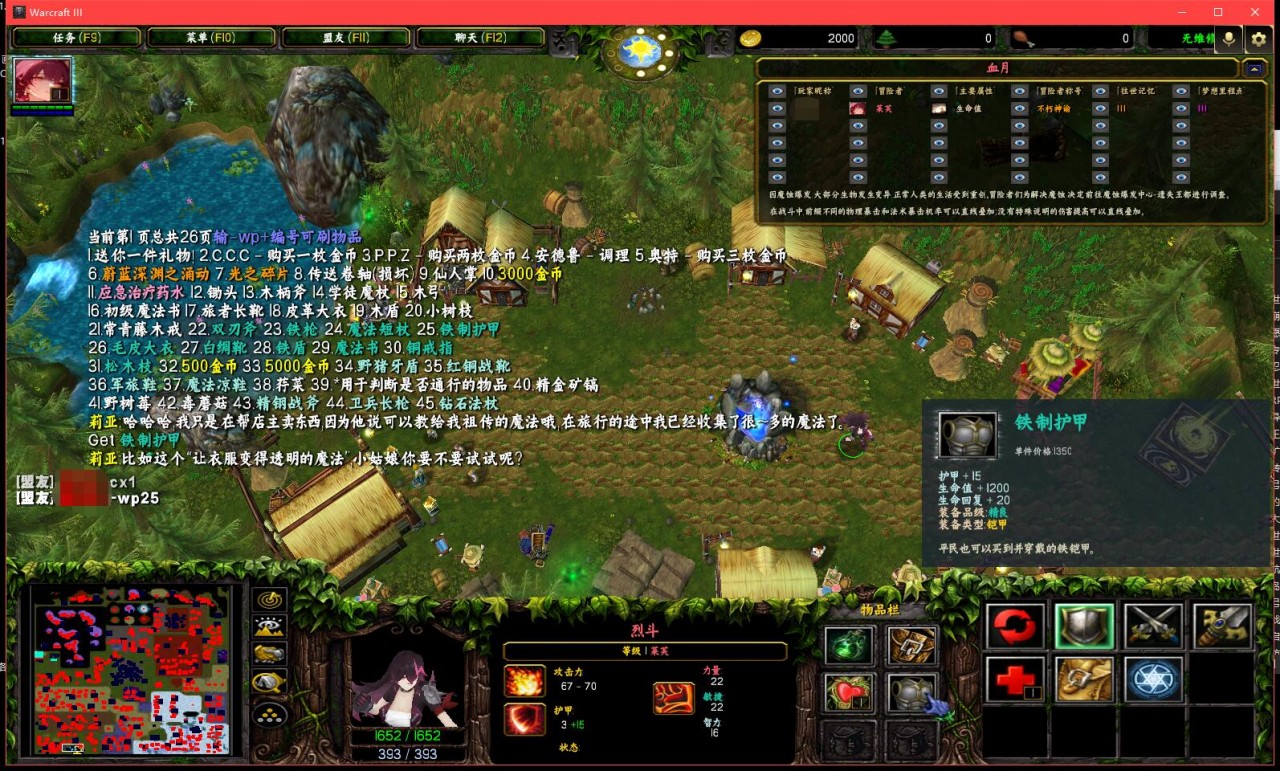Image resolution: width=1280 pixels, height=771 pixels.
Task: Click the highlighted shield command icon
Action: 1085,627
